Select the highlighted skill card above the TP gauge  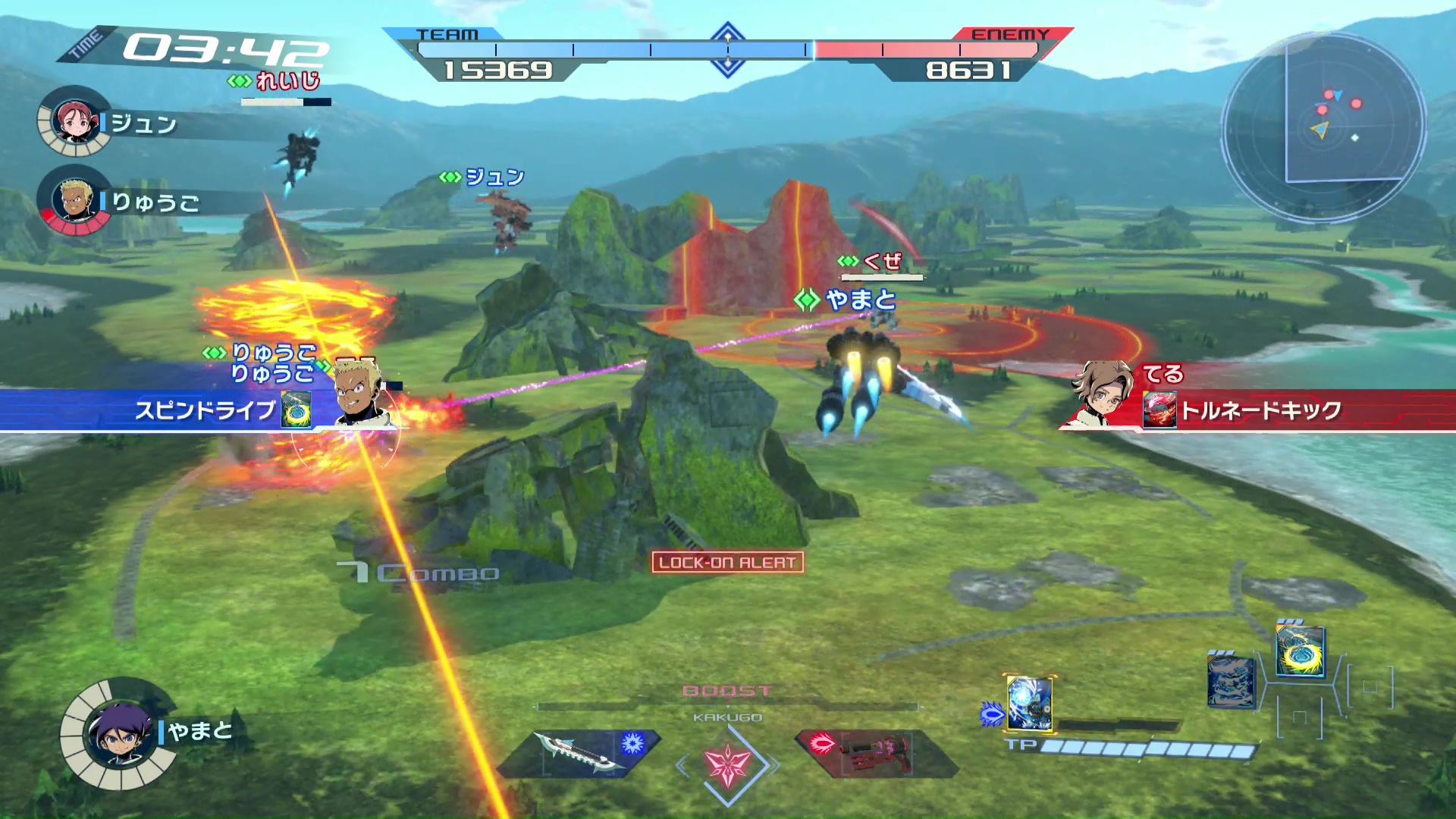1029,703
